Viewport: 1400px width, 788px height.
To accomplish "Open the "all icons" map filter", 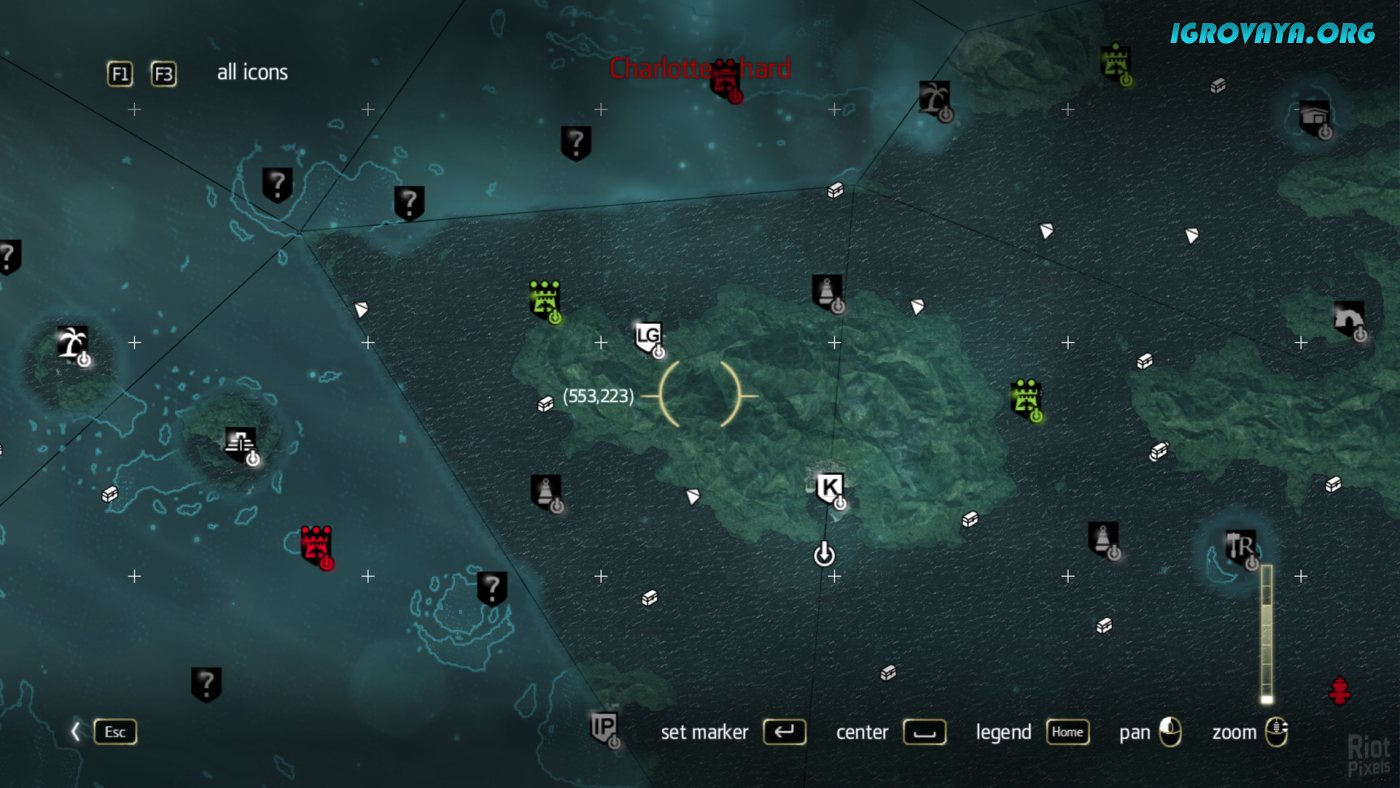I will (252, 72).
